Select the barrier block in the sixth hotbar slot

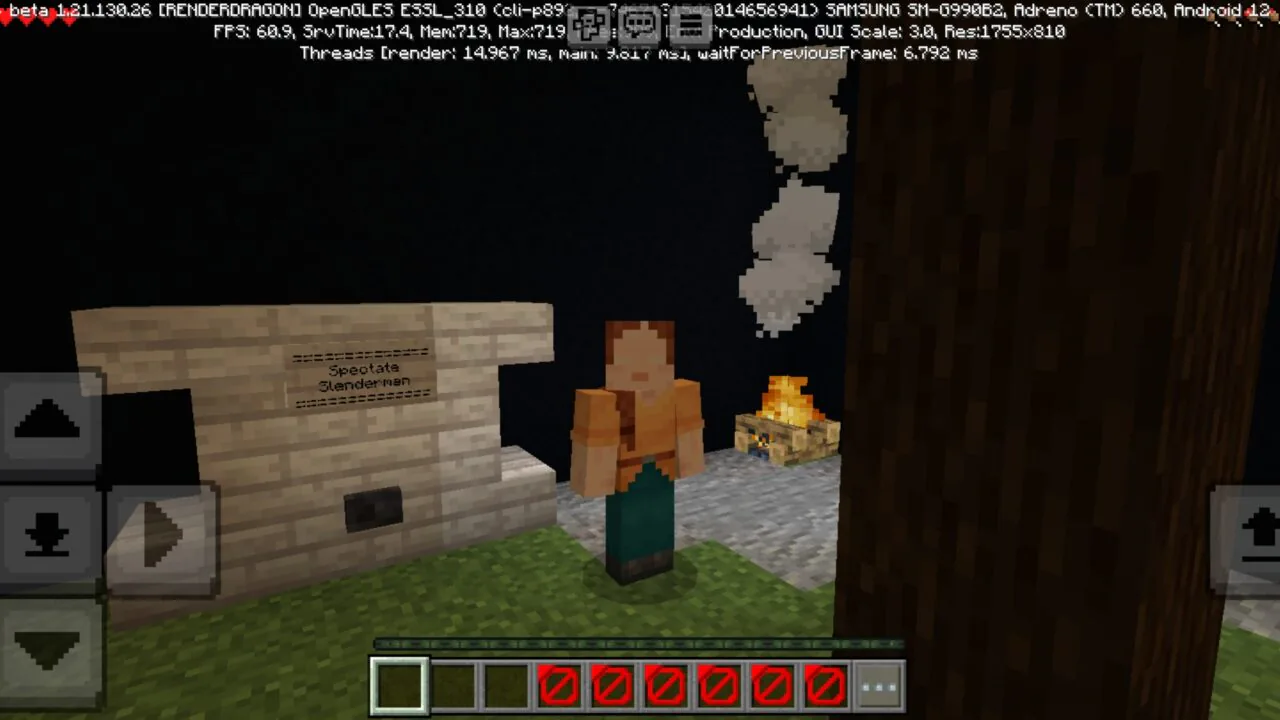666,683
